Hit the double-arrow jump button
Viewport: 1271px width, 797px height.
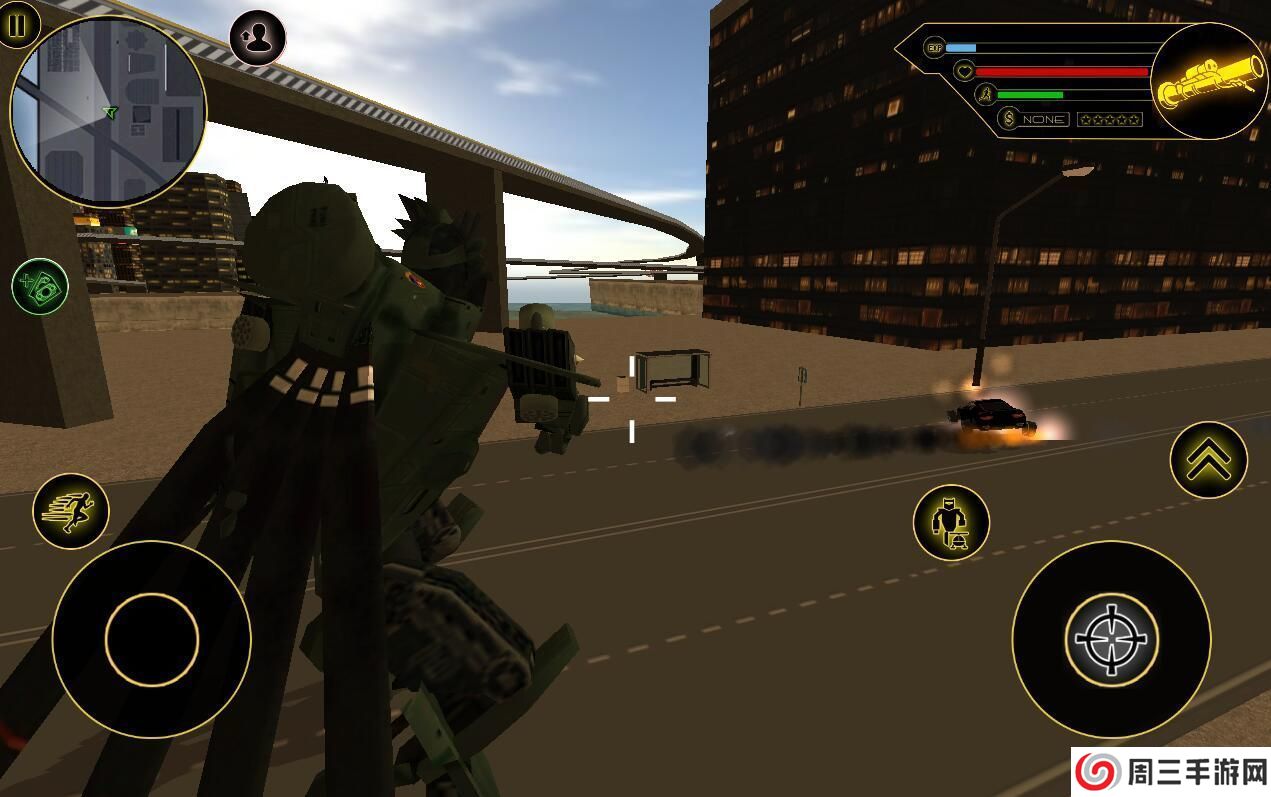pos(1208,460)
